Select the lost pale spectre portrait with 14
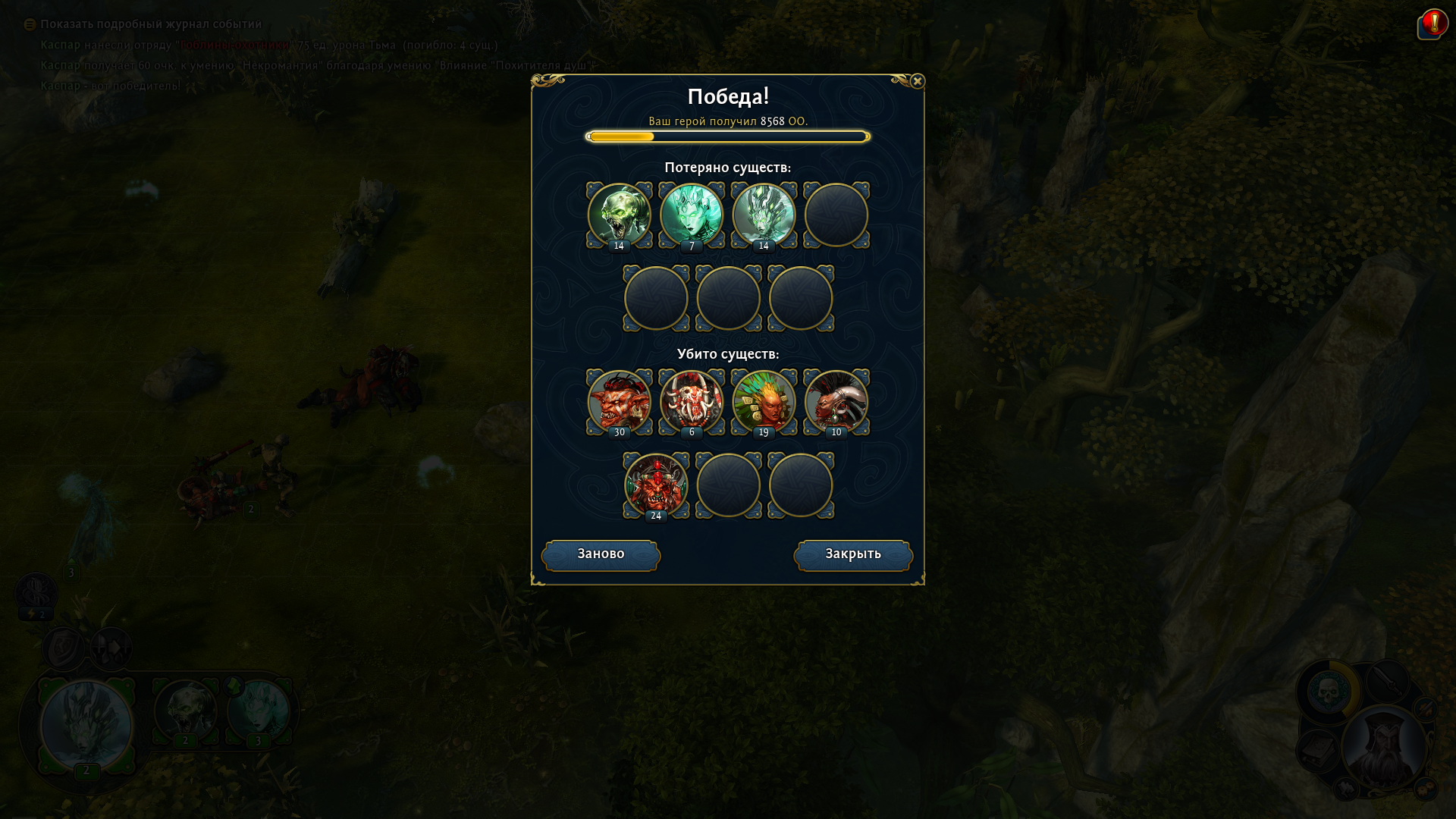1456x819 pixels. (764, 215)
